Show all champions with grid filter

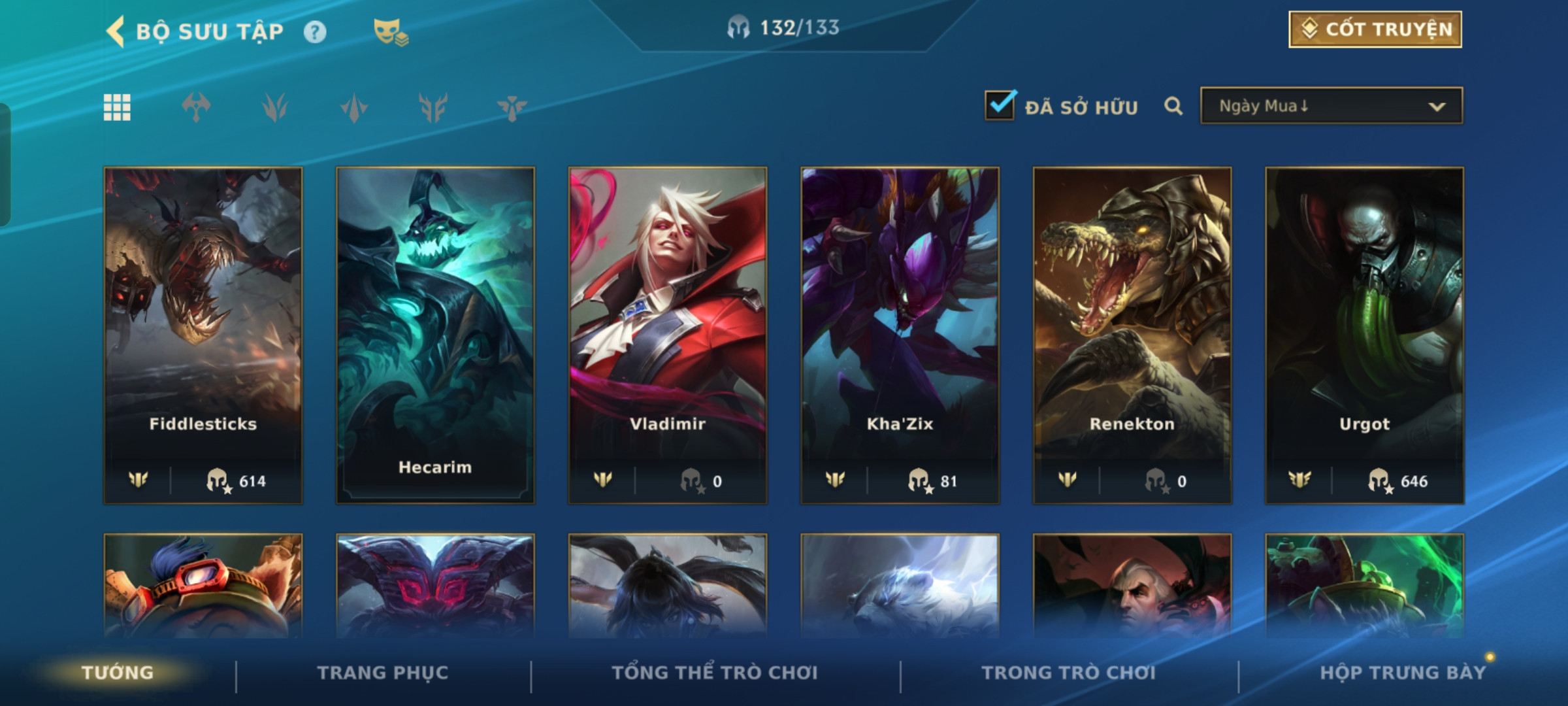point(118,107)
